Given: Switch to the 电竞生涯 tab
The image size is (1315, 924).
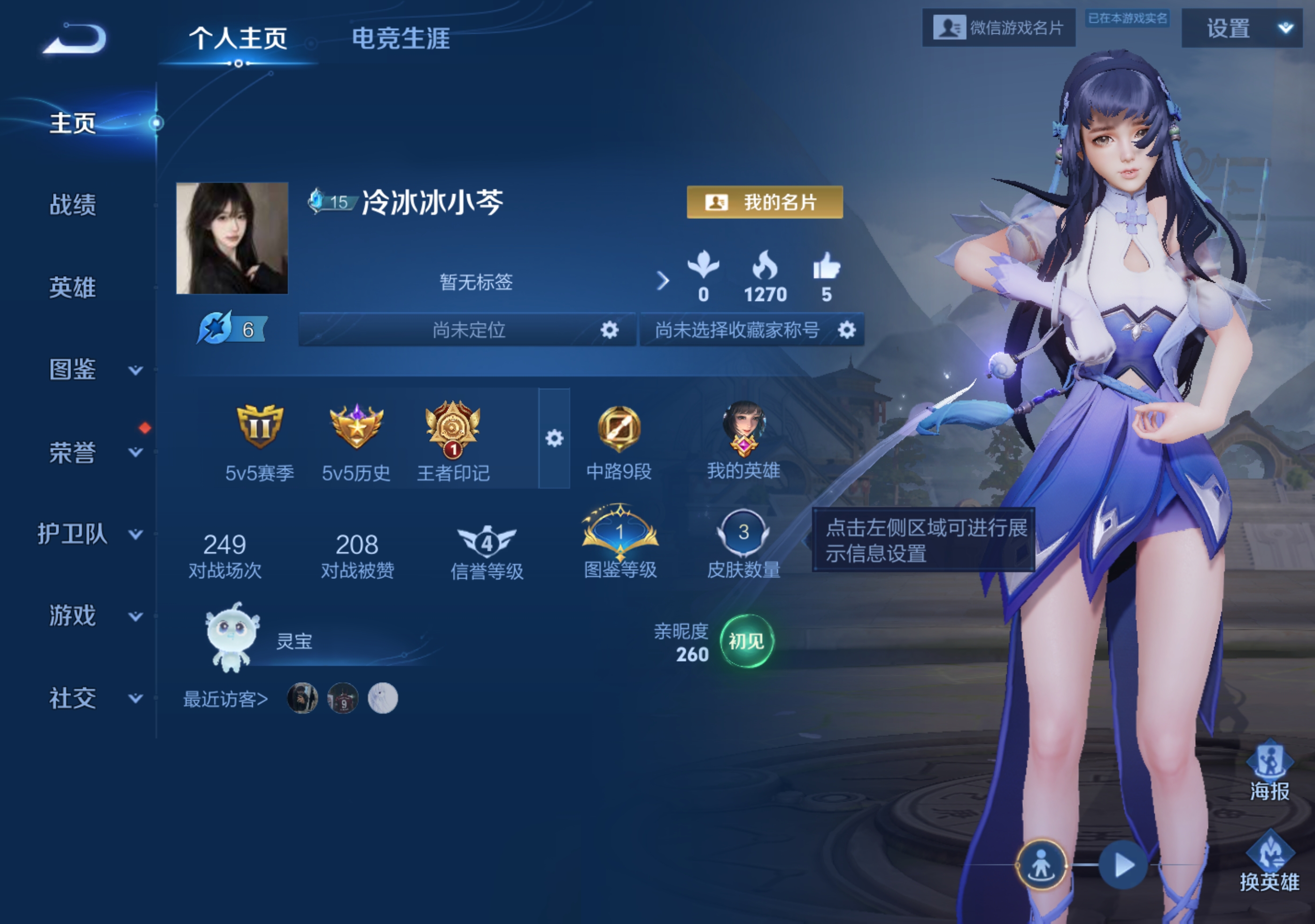Looking at the screenshot, I should pos(400,39).
